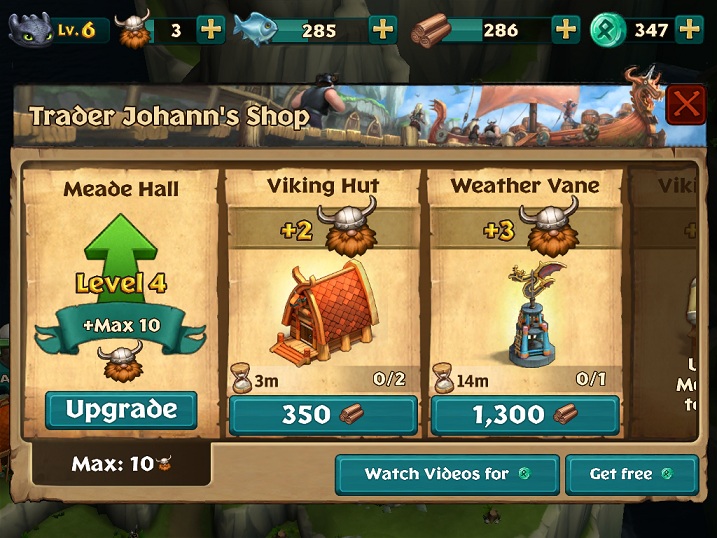Close Trader Johann's Shop window

pyautogui.click(x=686, y=104)
